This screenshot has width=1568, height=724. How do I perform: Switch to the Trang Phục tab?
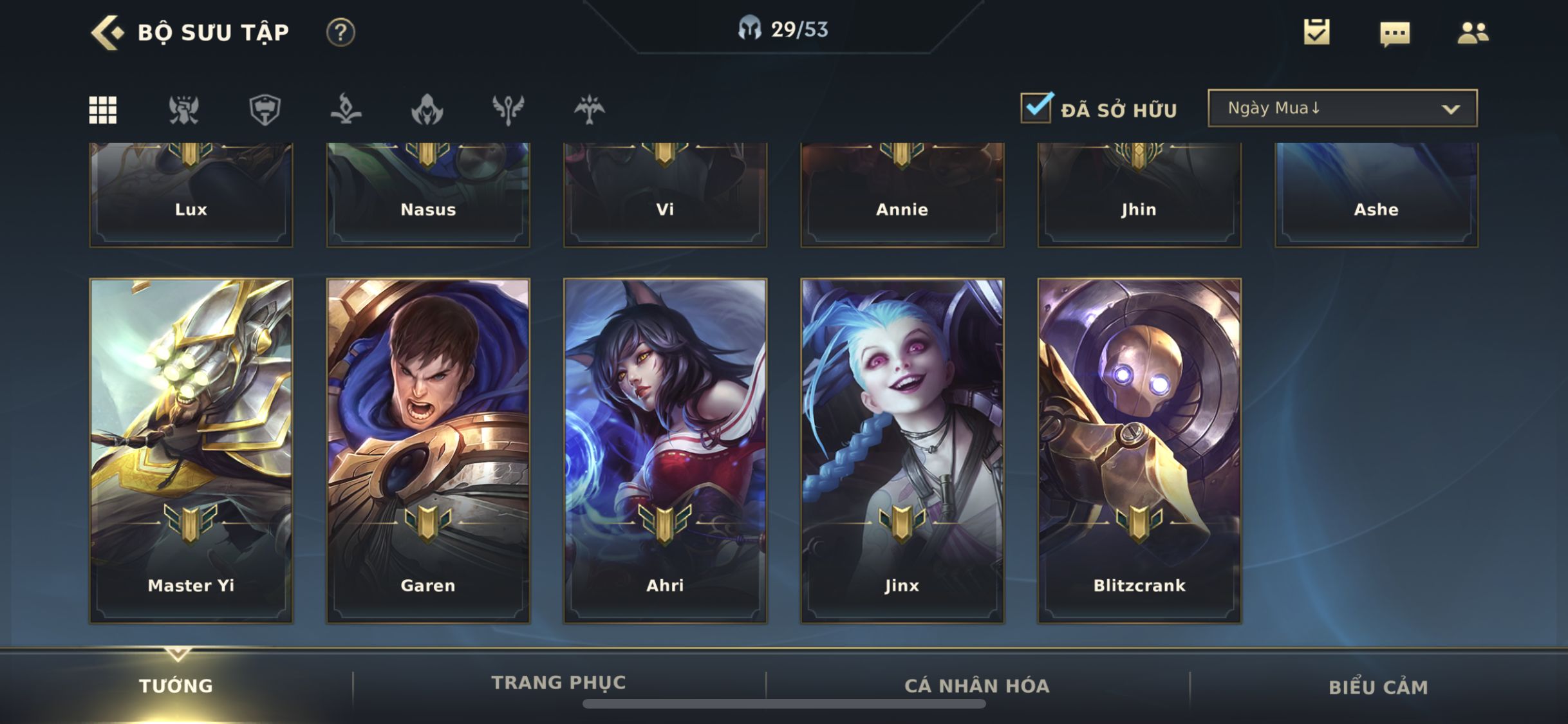click(x=559, y=682)
